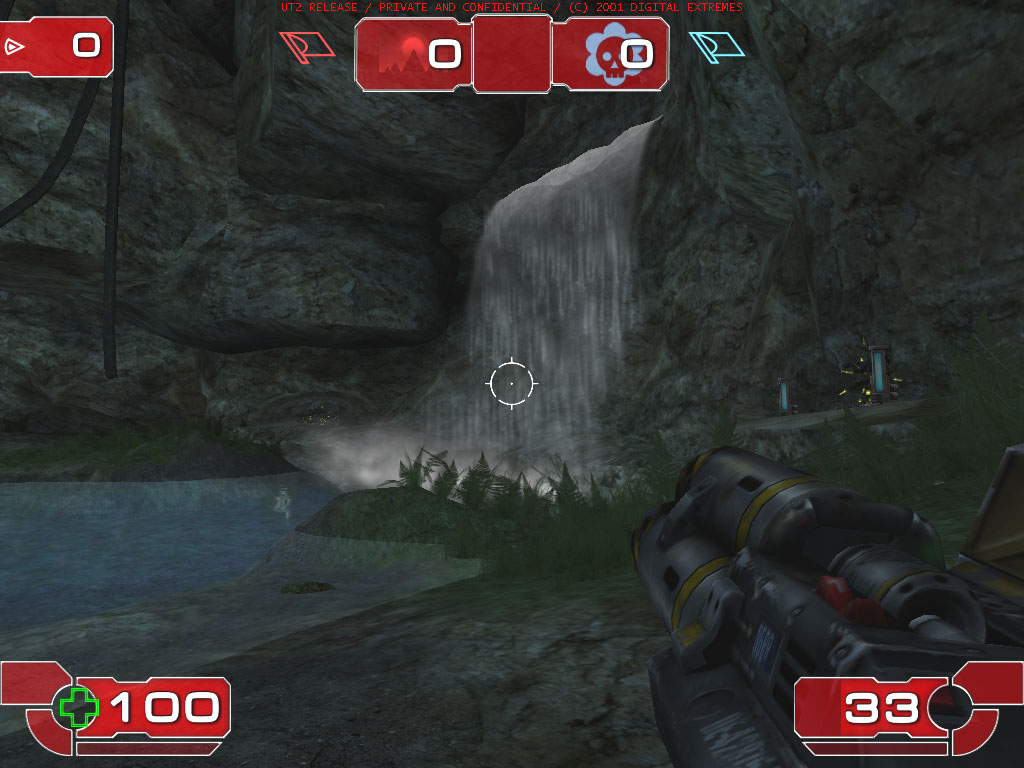Click the green health cross icon

point(78,707)
